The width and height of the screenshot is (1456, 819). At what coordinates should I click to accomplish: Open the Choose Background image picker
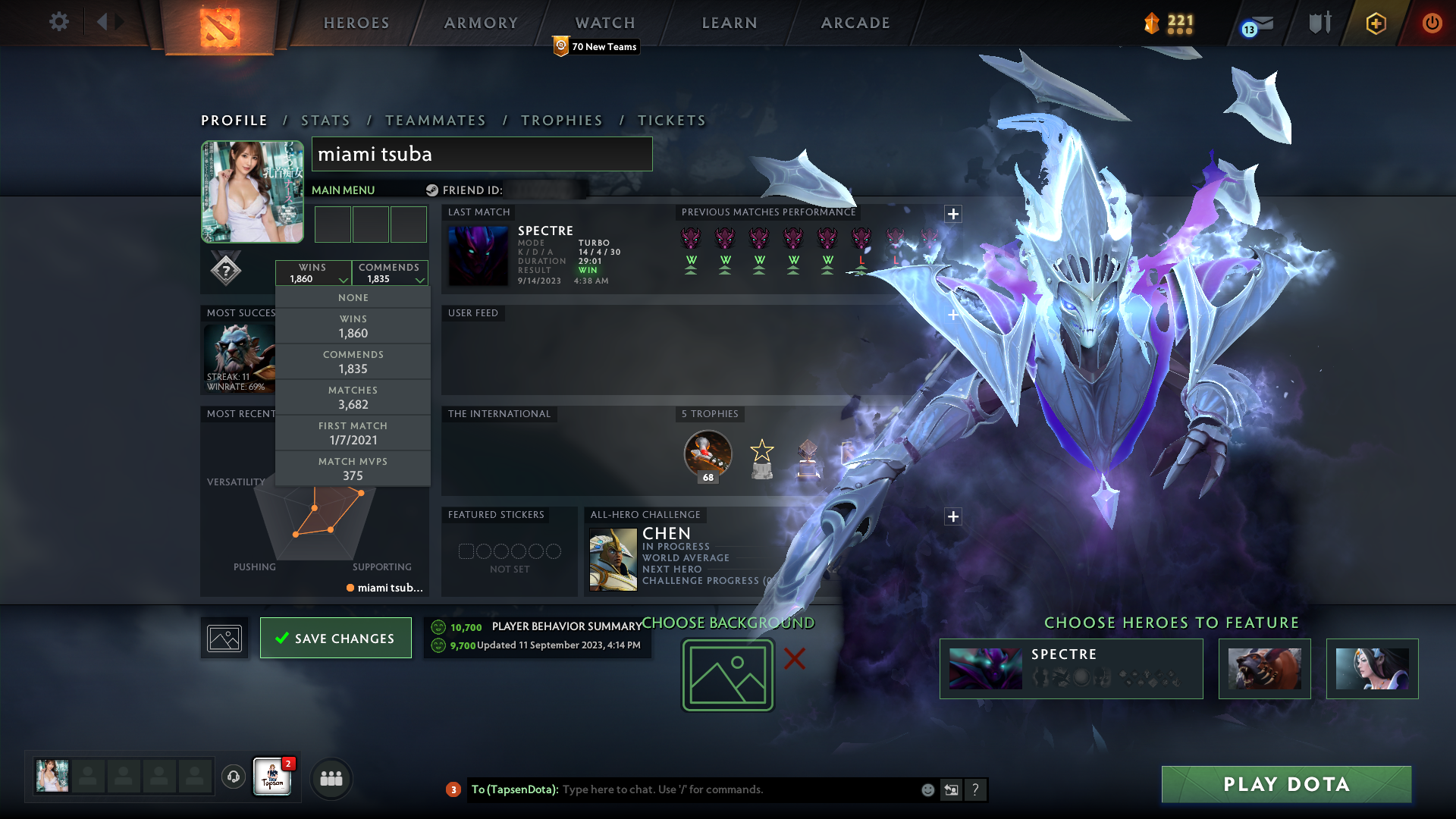(x=727, y=674)
